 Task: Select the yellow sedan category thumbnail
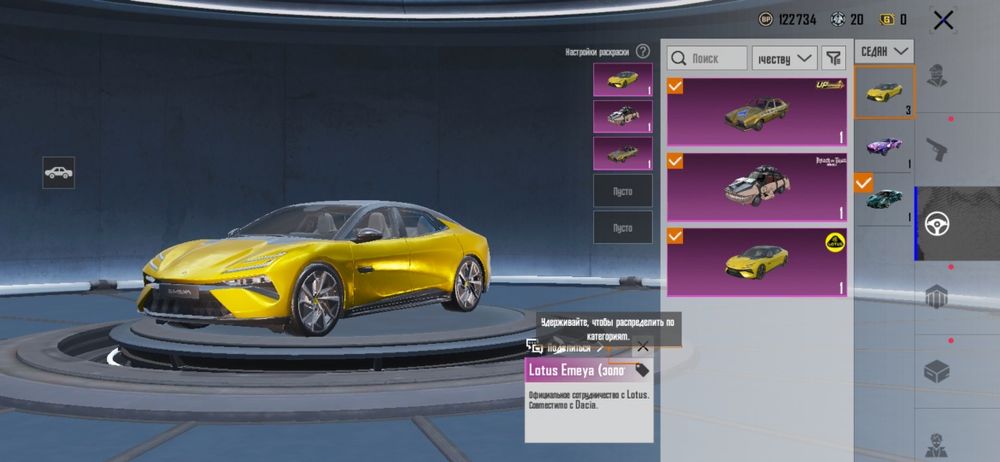(x=884, y=91)
